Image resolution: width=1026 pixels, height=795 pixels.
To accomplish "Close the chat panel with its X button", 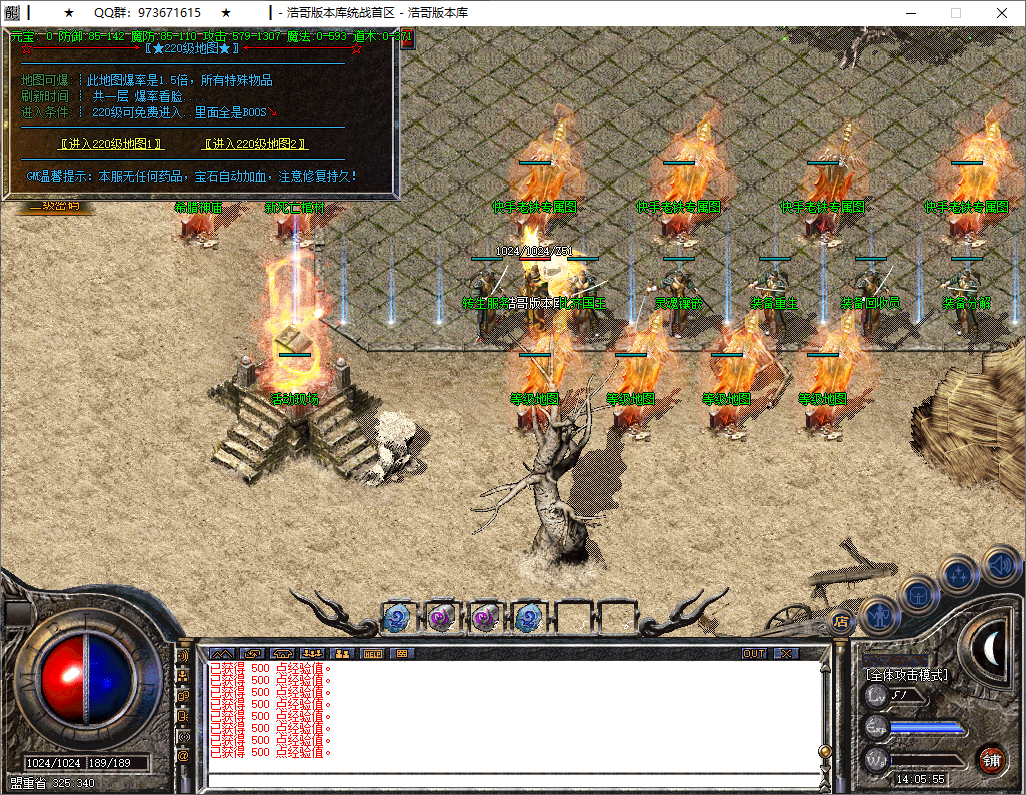I will coord(787,653).
